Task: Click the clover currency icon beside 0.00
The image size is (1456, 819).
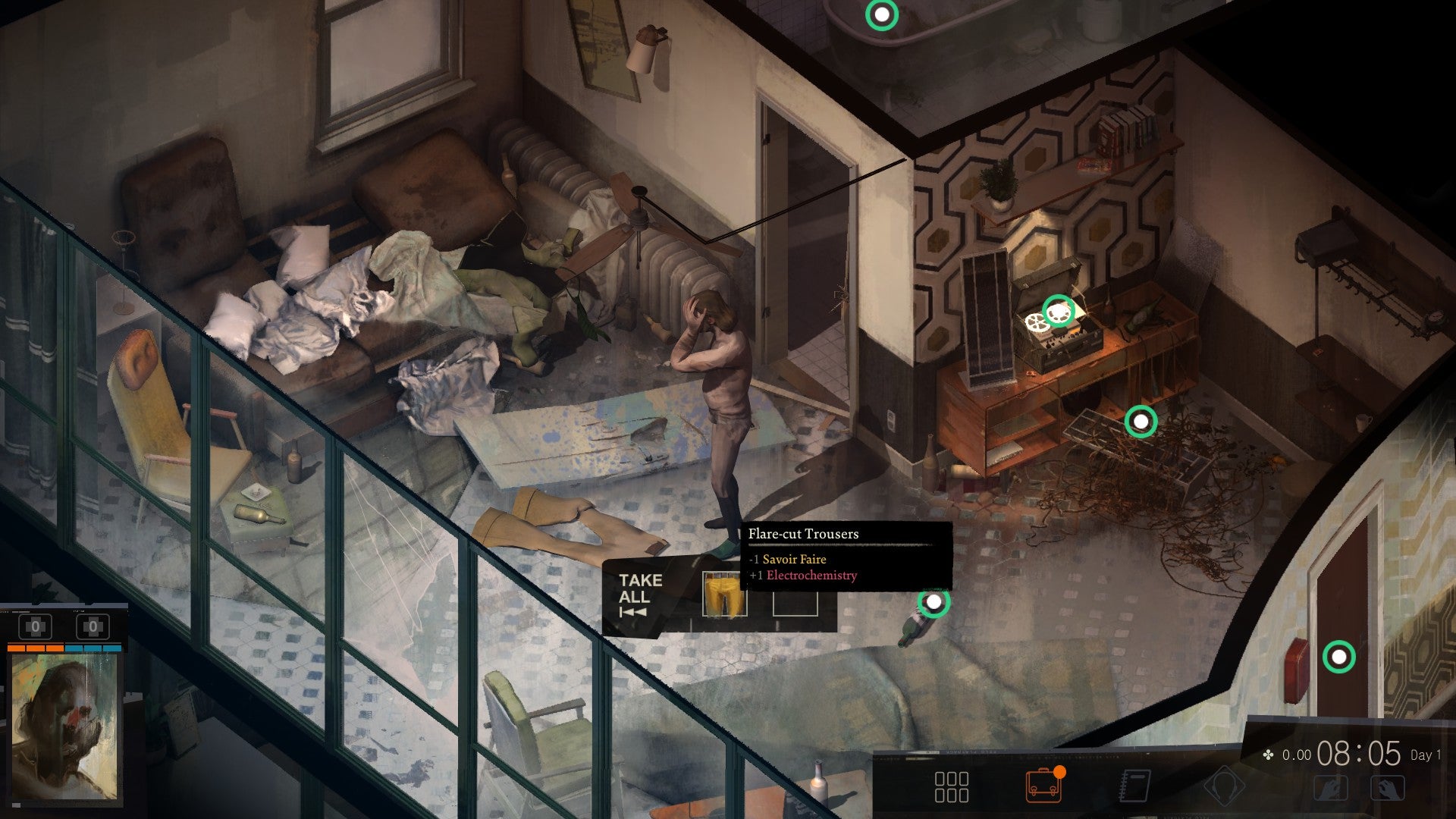Action: pyautogui.click(x=1268, y=755)
